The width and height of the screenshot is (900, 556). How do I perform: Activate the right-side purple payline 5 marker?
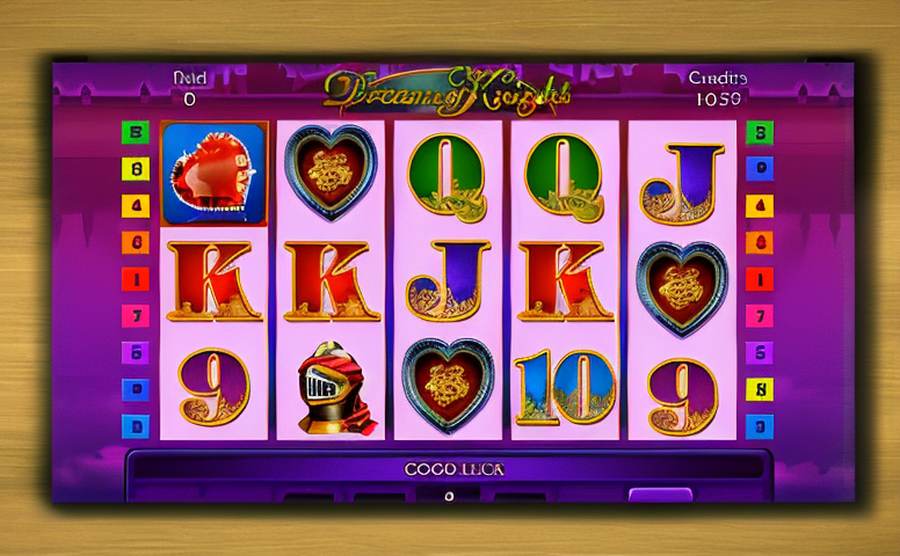pyautogui.click(x=760, y=352)
